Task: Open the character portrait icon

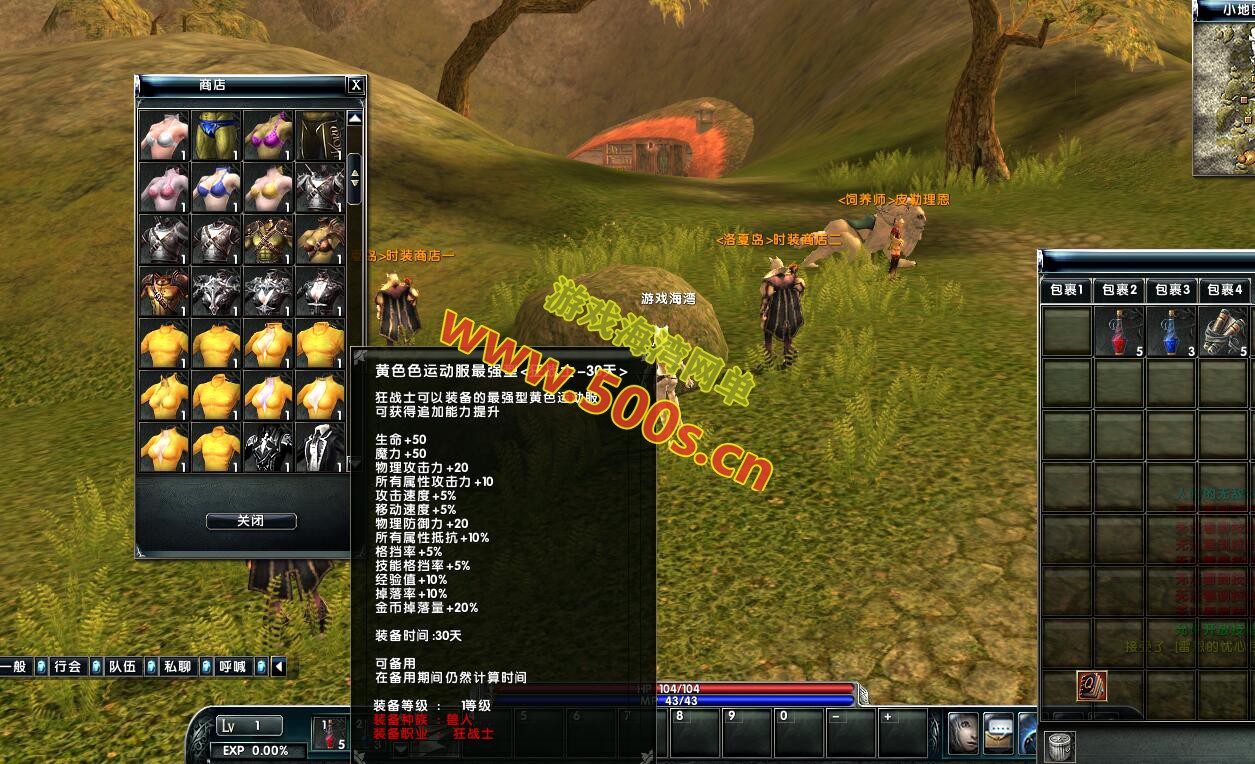Action: [963, 733]
